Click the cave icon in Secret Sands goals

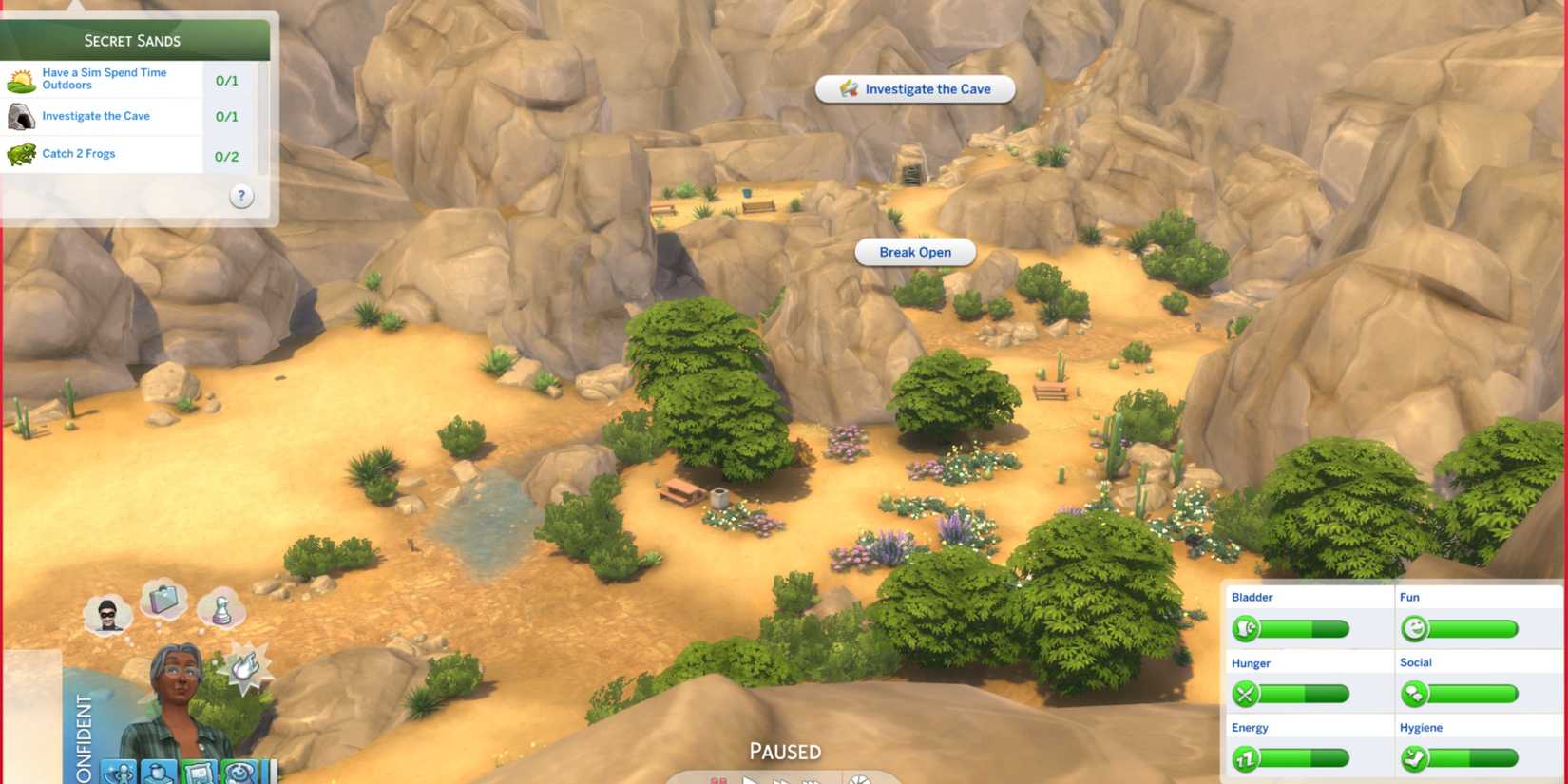pos(21,115)
